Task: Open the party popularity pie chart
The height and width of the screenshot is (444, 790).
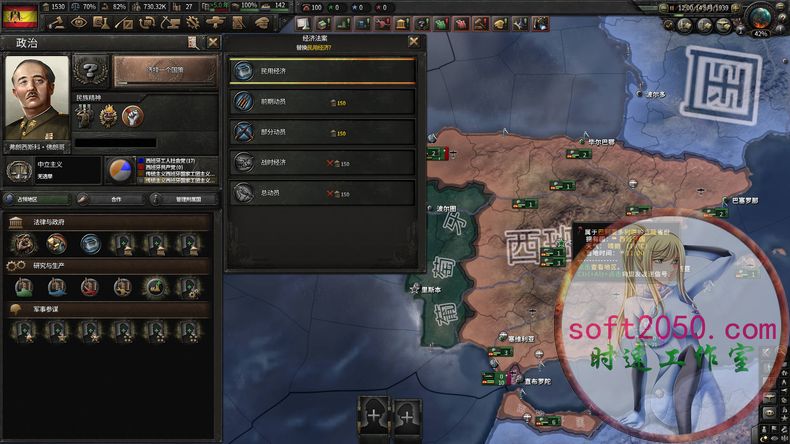Action: pos(121,170)
